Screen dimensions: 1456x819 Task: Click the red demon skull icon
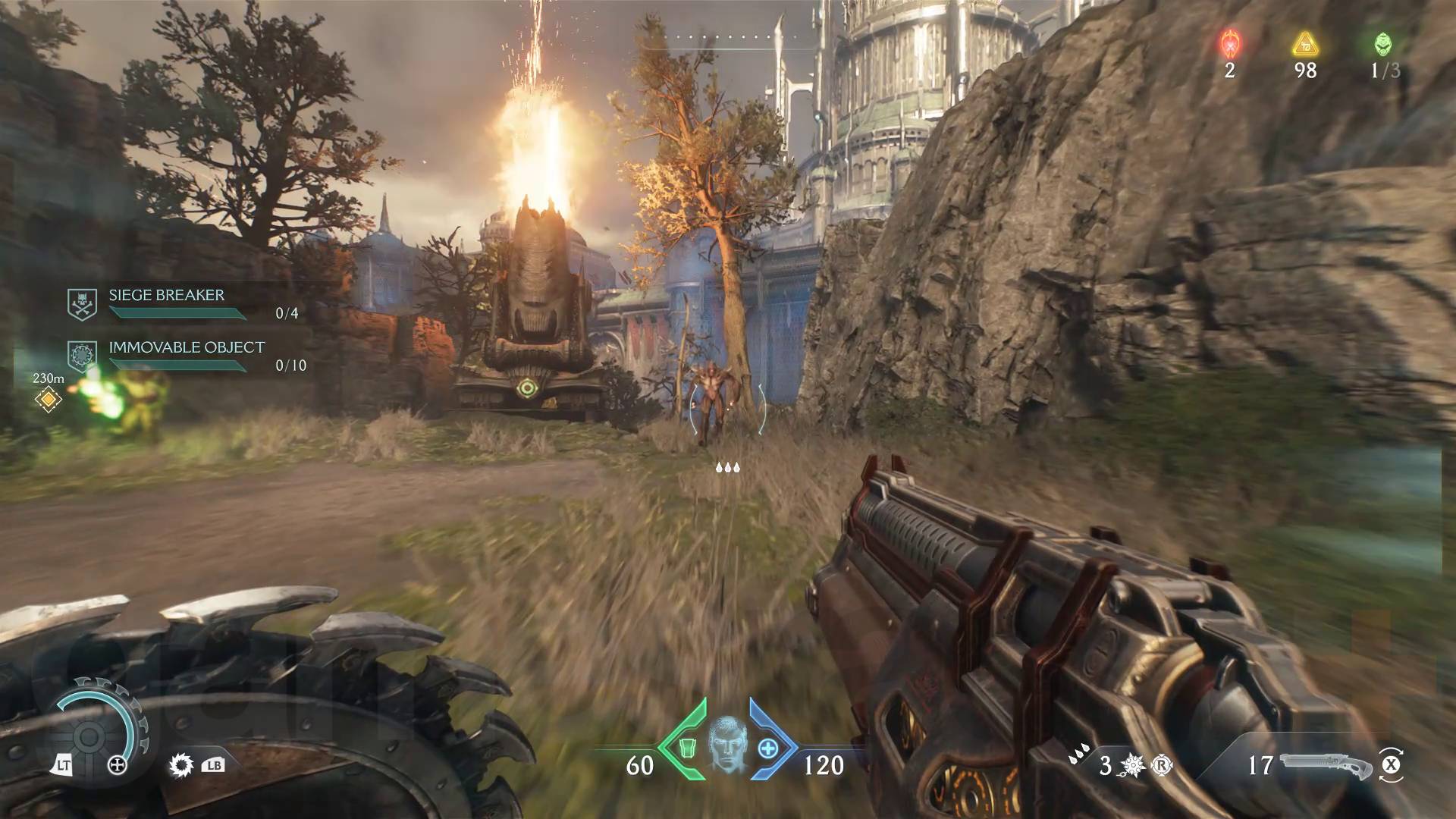(x=1229, y=44)
